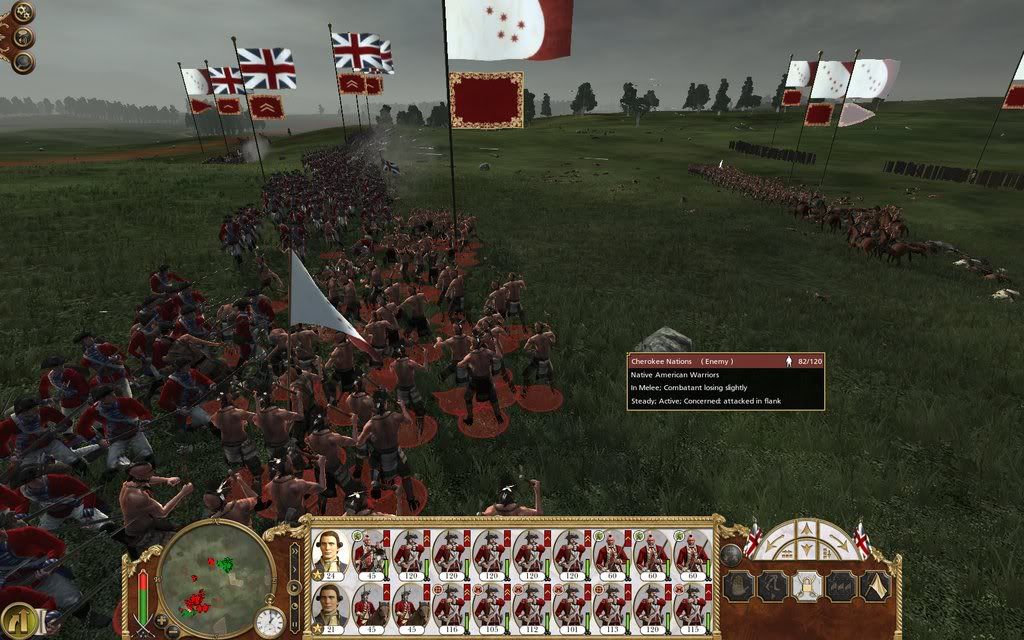
Task: Zoom in the minimap with plus button
Action: coord(161,620)
